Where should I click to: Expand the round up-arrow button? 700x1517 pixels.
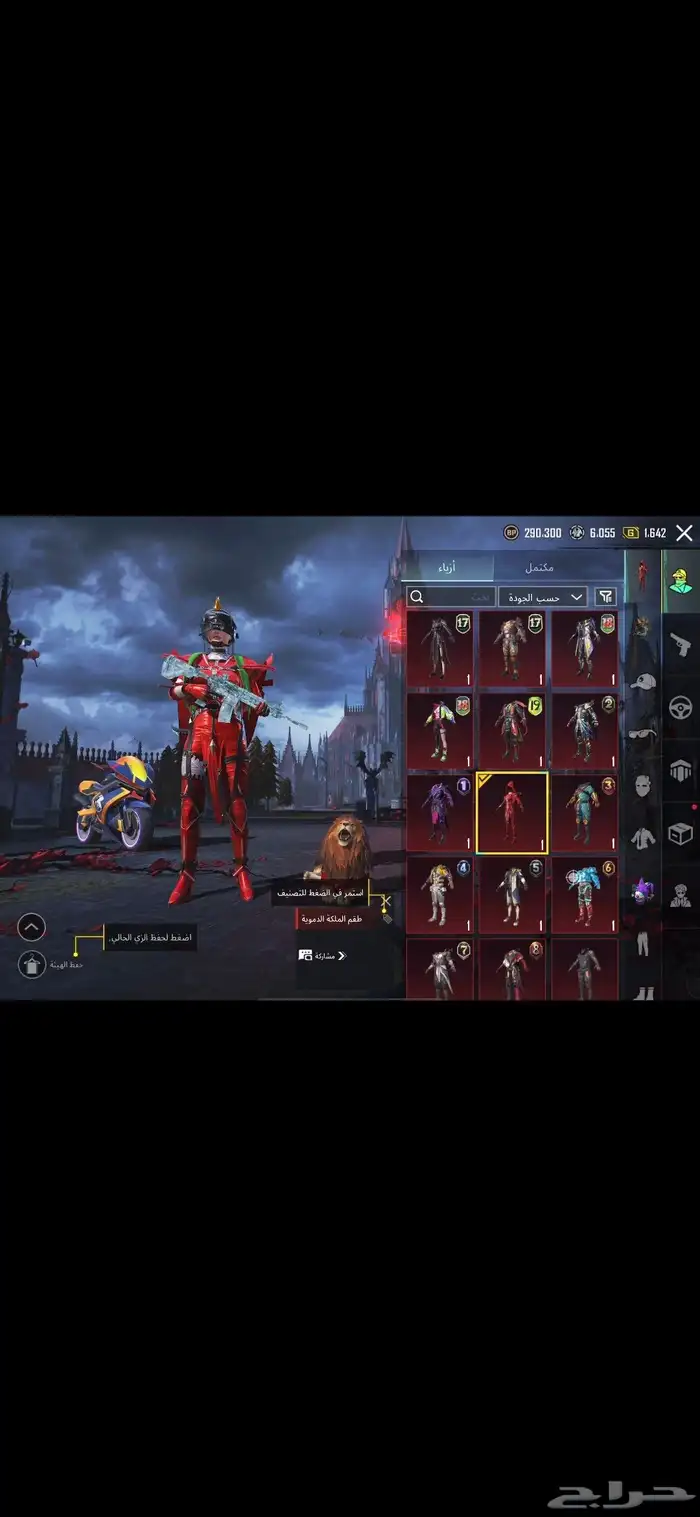coord(32,928)
